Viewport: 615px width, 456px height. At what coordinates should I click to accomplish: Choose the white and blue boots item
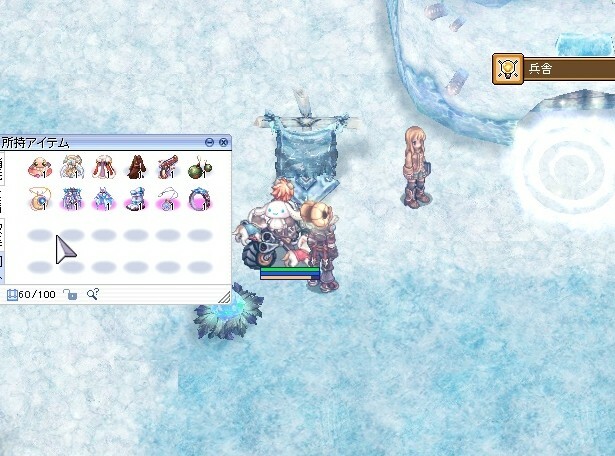tap(136, 198)
